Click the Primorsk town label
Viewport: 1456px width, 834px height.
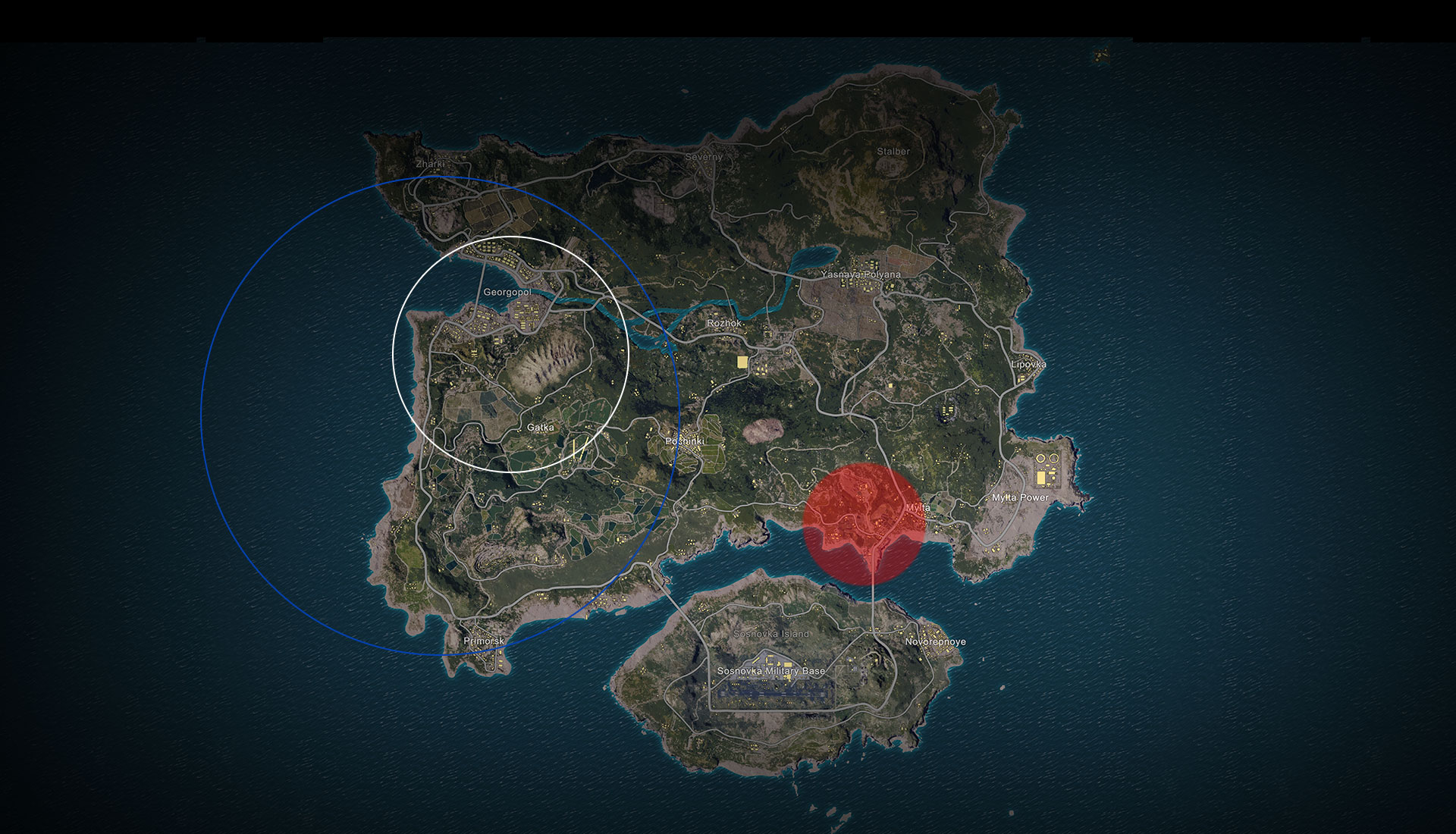pos(484,641)
